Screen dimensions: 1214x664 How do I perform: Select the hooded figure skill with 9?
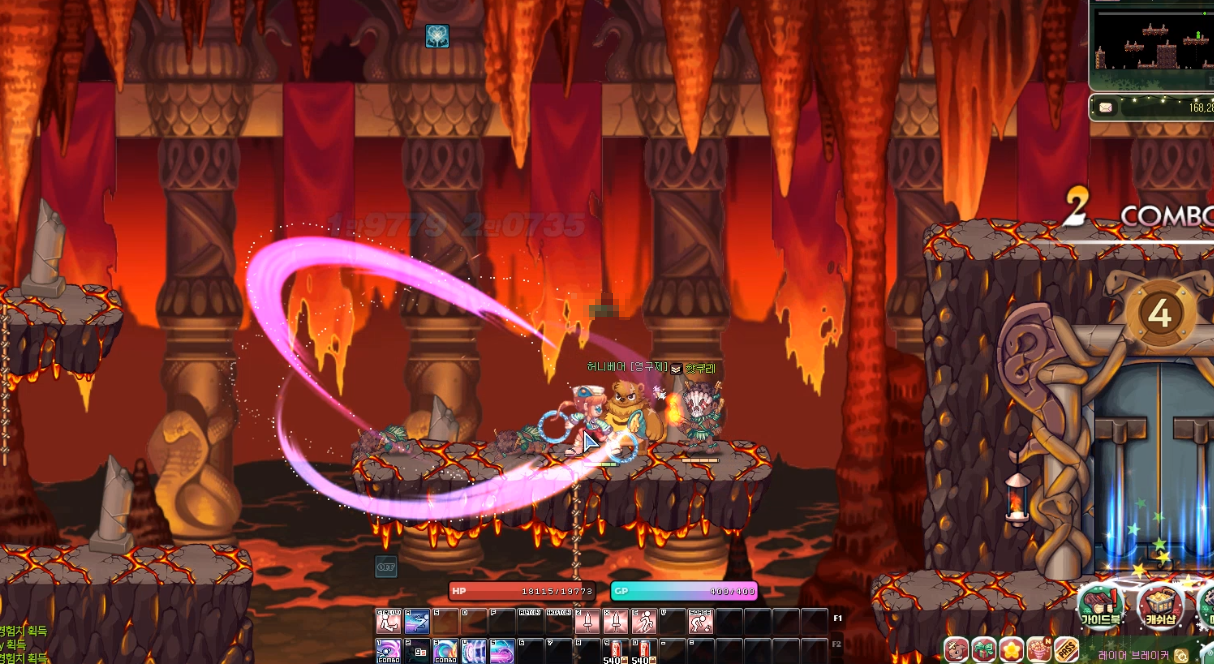(x=417, y=651)
